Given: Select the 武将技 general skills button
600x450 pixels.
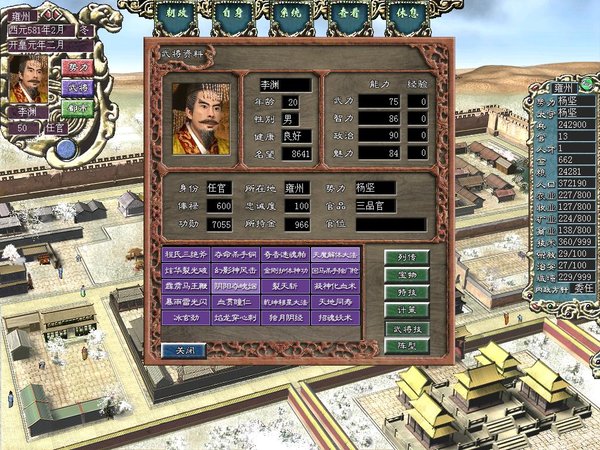Looking at the screenshot, I should (406, 327).
